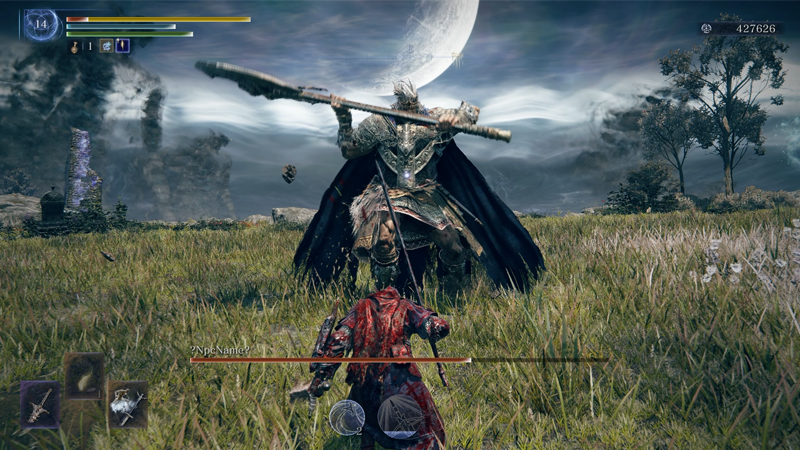Choose the right-hand armament slot with white mist
The width and height of the screenshot is (800, 450).
127,403
